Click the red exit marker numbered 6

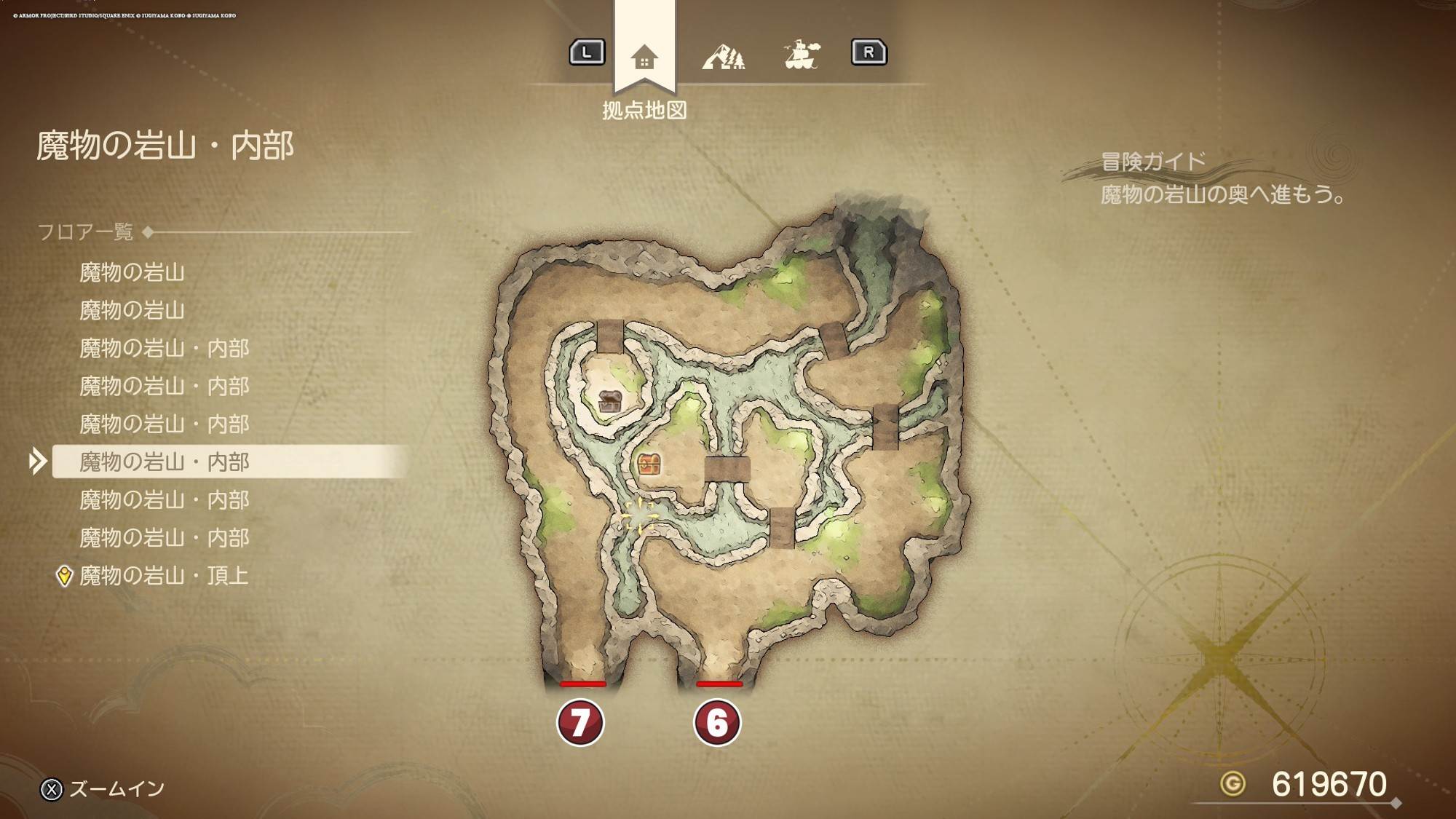point(717,722)
